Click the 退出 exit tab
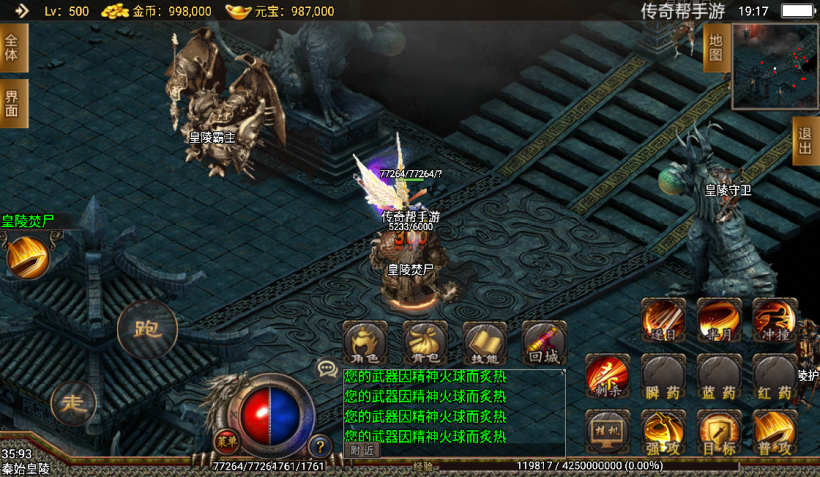The height and width of the screenshot is (477, 820). (805, 140)
